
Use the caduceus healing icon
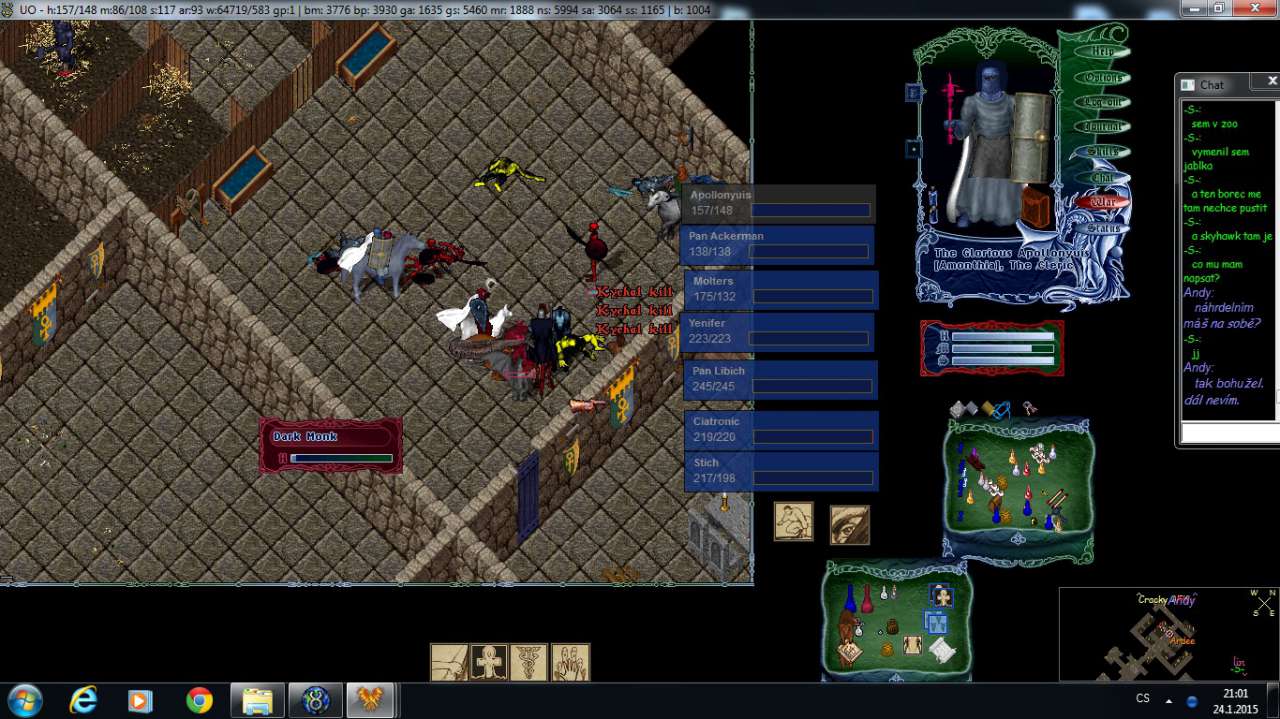coord(529,662)
